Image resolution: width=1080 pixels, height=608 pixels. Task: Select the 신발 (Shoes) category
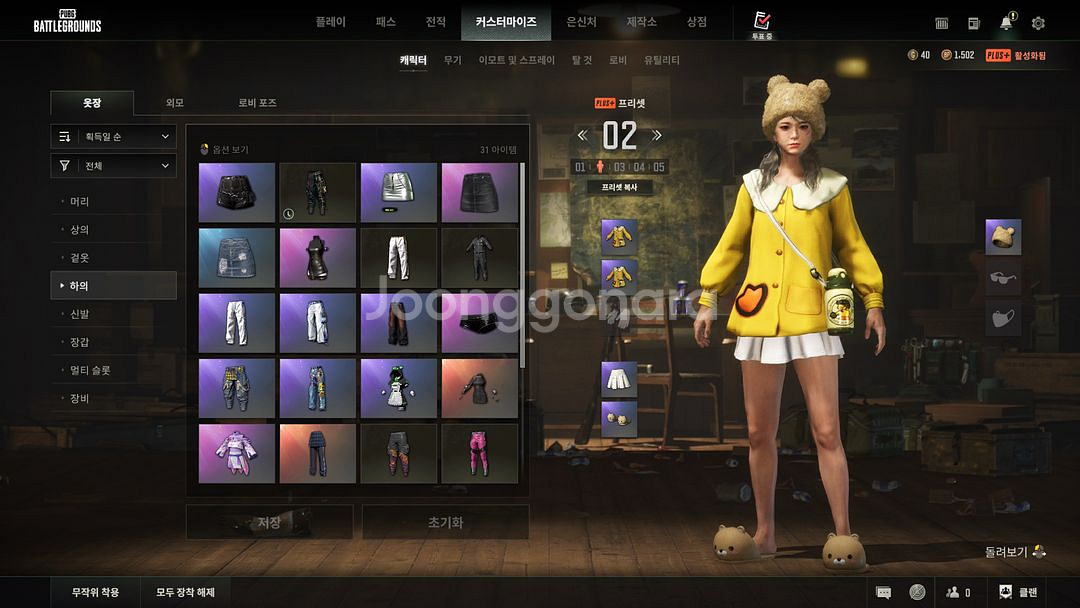(x=80, y=314)
